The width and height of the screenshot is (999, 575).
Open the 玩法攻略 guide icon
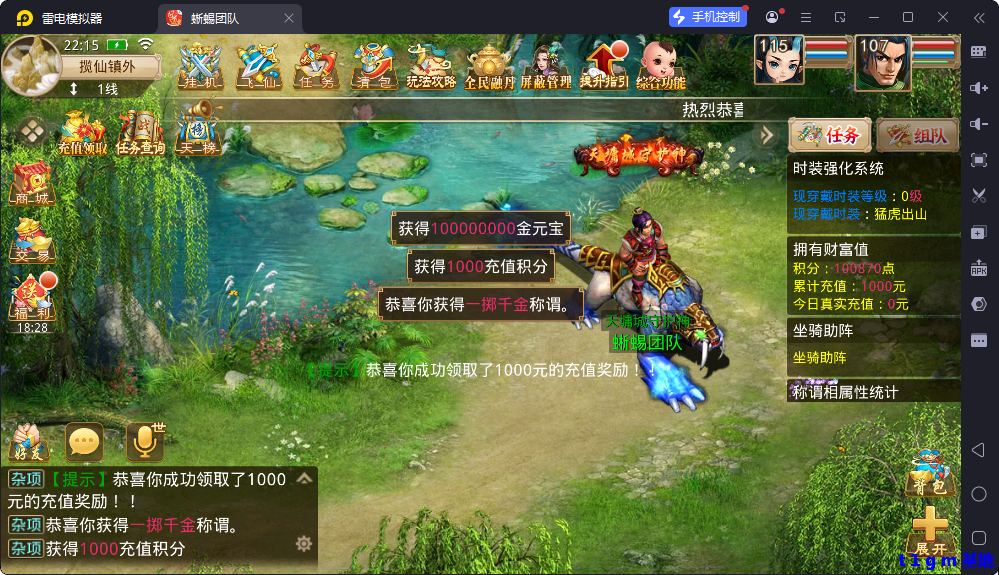pyautogui.click(x=431, y=66)
